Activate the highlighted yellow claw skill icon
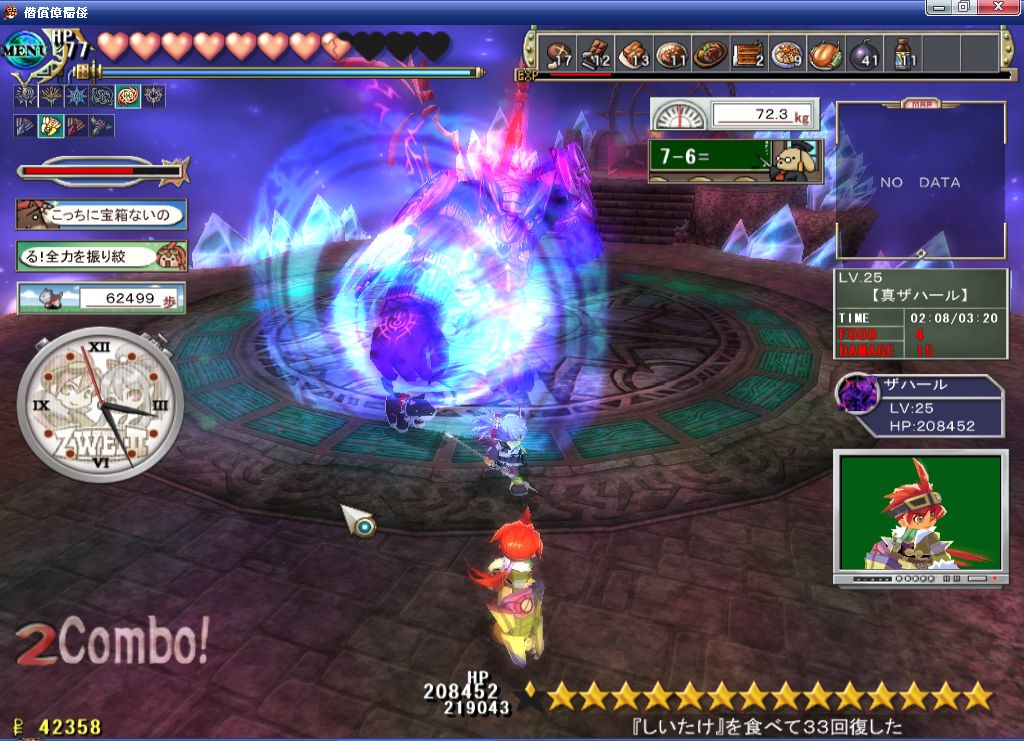Viewport: 1024px width, 741px height. [x=50, y=126]
